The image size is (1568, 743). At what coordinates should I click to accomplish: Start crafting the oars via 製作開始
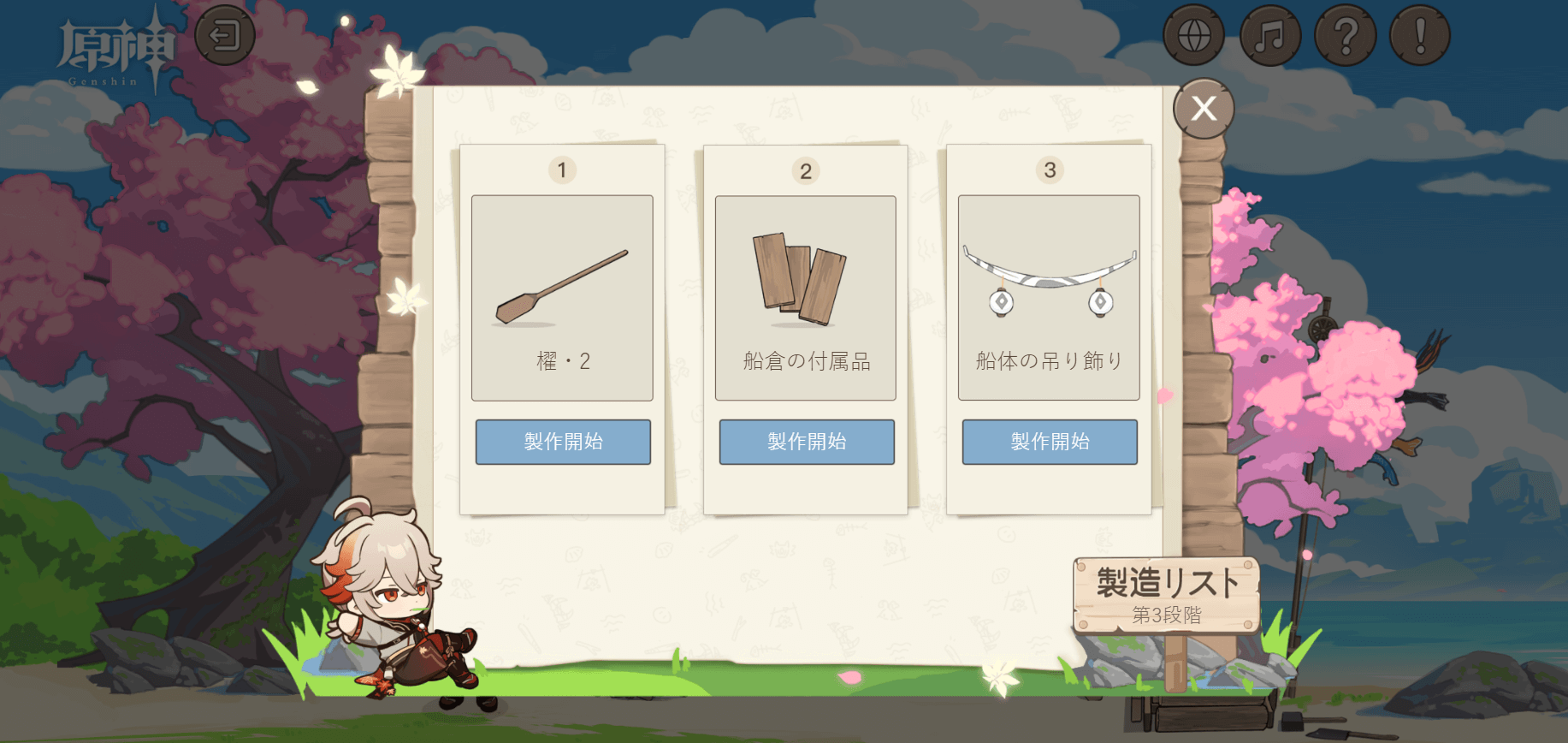pos(562,443)
